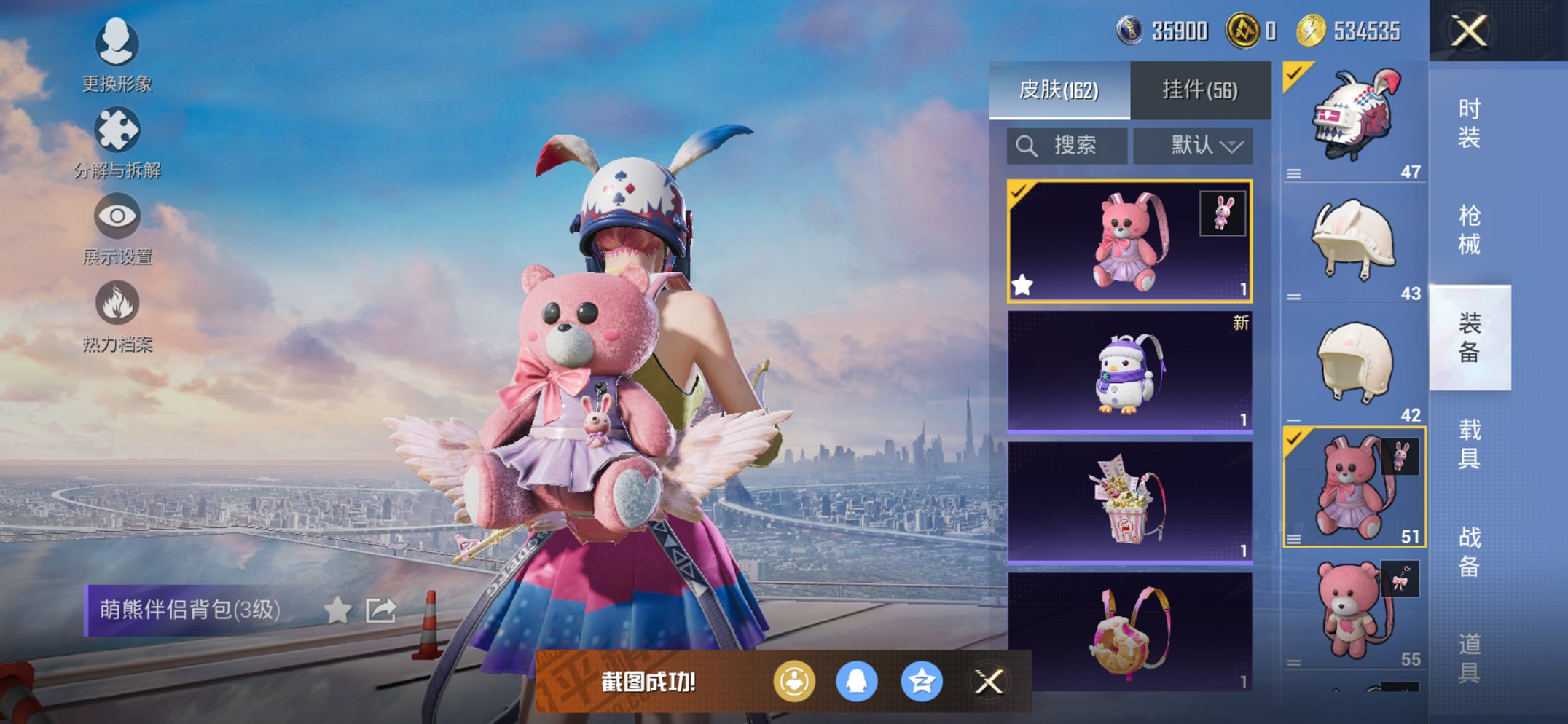Favorite the backpack with the star beside its name
Image resolution: width=1568 pixels, height=724 pixels.
tap(337, 610)
